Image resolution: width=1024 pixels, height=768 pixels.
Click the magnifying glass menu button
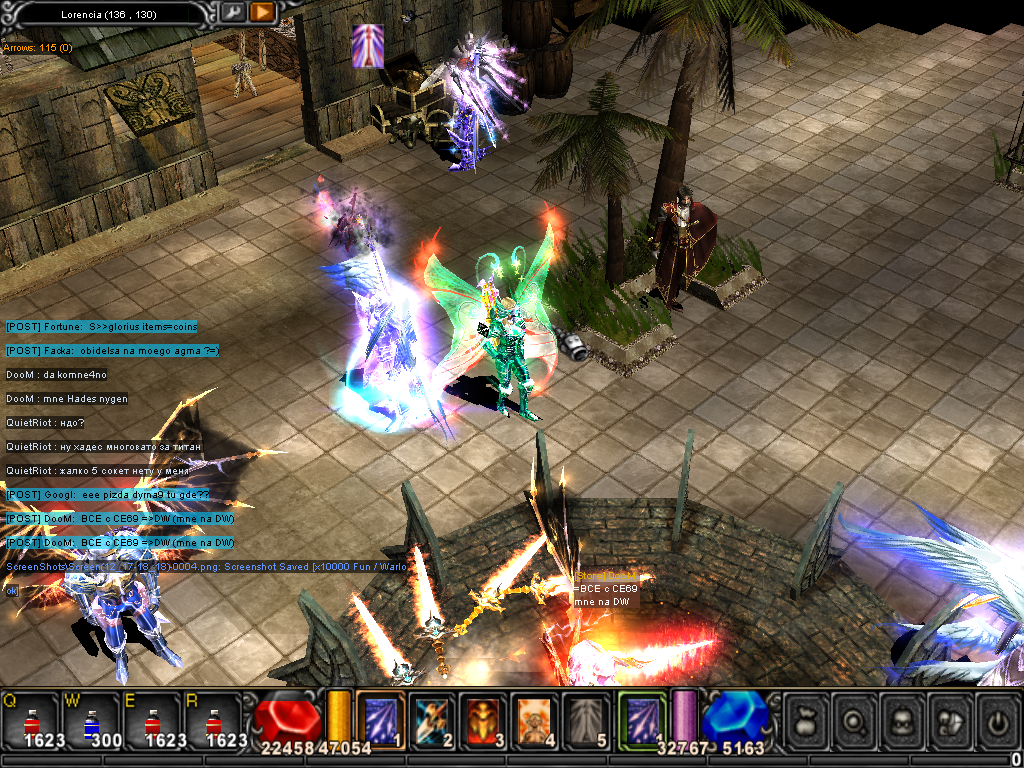click(x=853, y=719)
